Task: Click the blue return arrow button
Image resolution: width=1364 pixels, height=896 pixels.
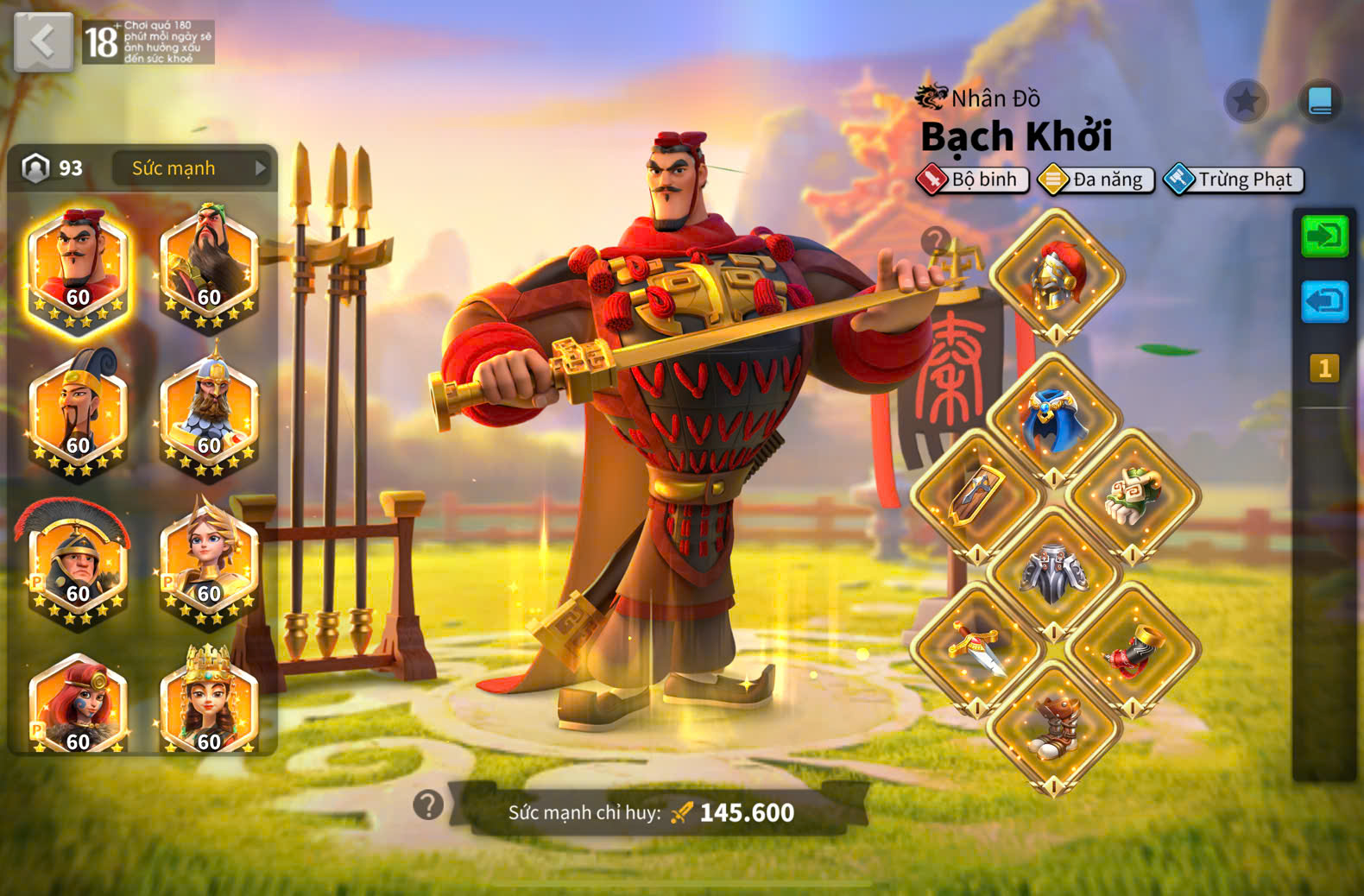Action: click(x=1324, y=301)
